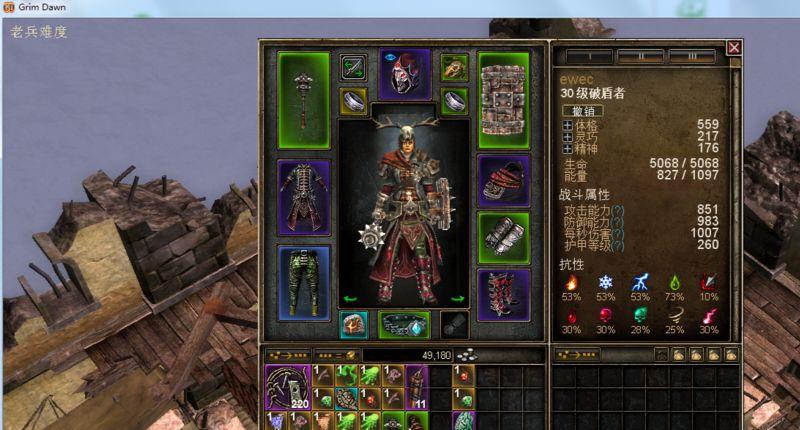The width and height of the screenshot is (800, 430).
Task: Close the character panel with the X
Action: coord(734,47)
